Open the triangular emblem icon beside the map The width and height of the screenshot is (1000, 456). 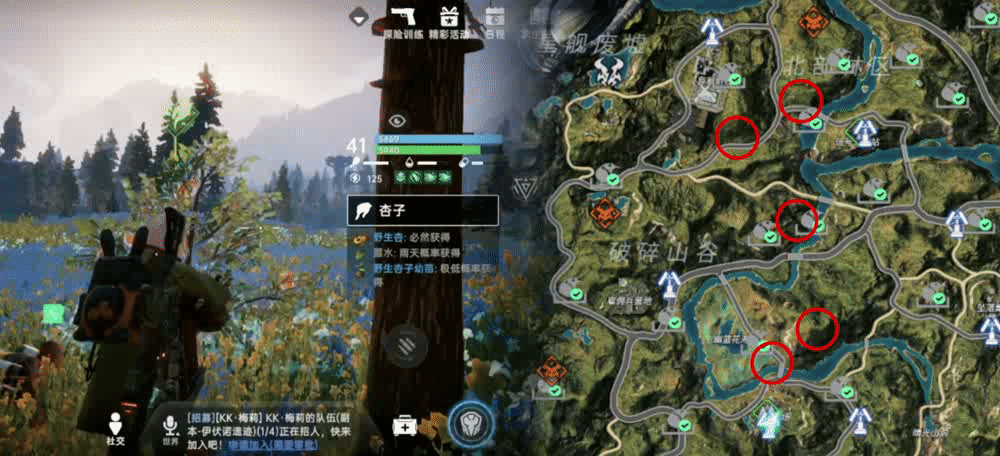tap(524, 187)
